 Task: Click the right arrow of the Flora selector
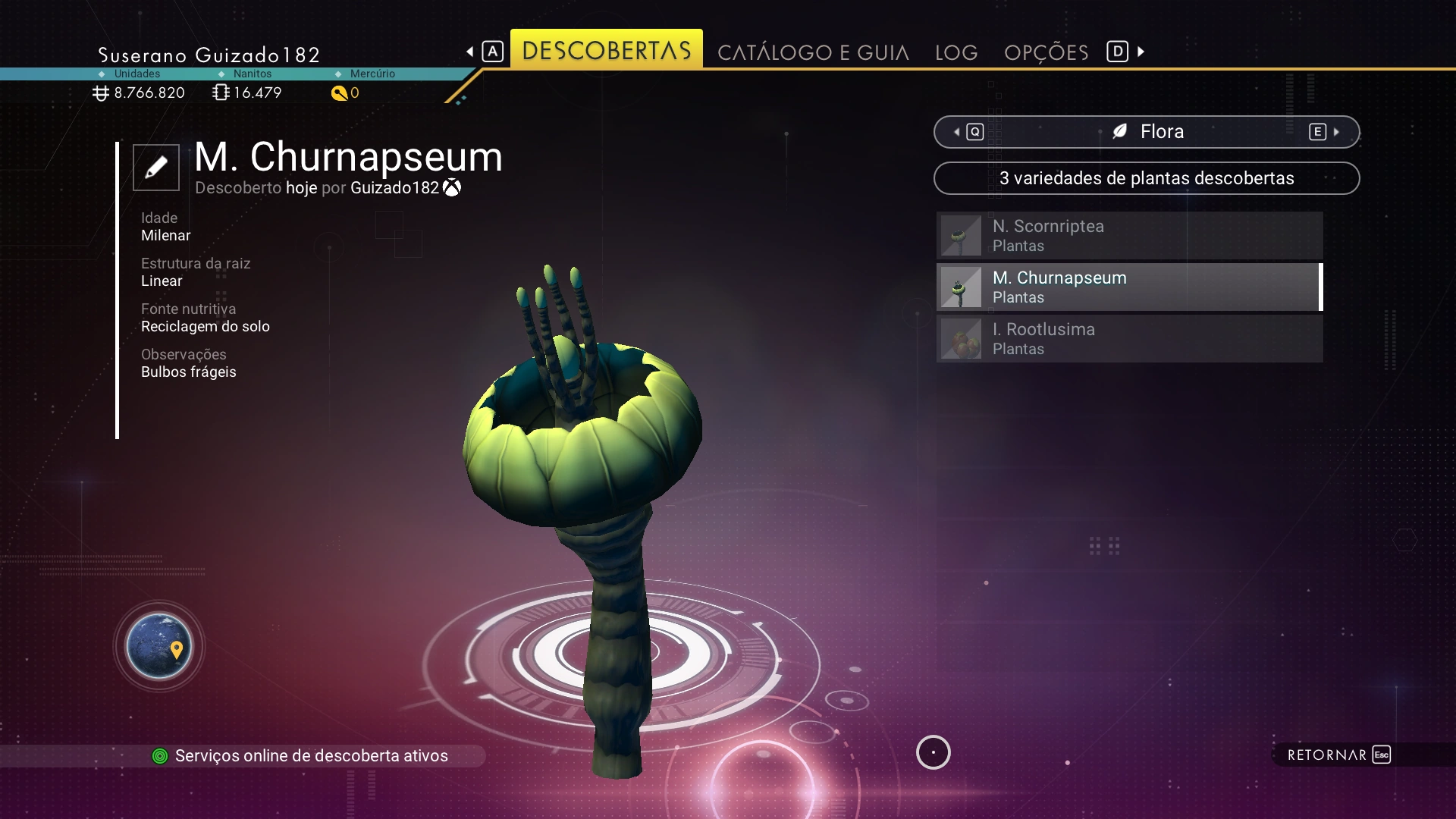click(x=1336, y=132)
